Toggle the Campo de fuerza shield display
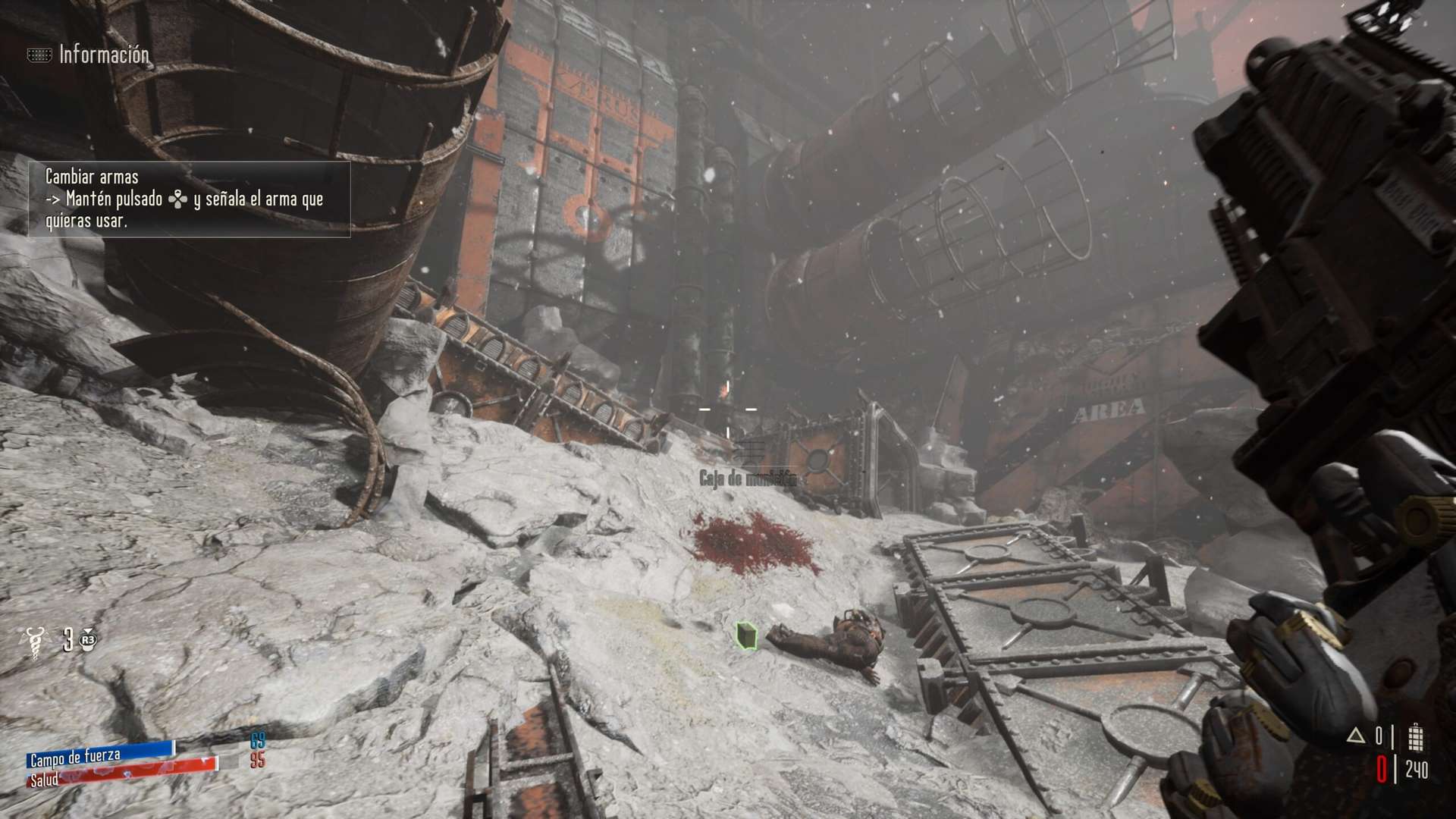Screen dimensions: 1456x819 coord(99,756)
